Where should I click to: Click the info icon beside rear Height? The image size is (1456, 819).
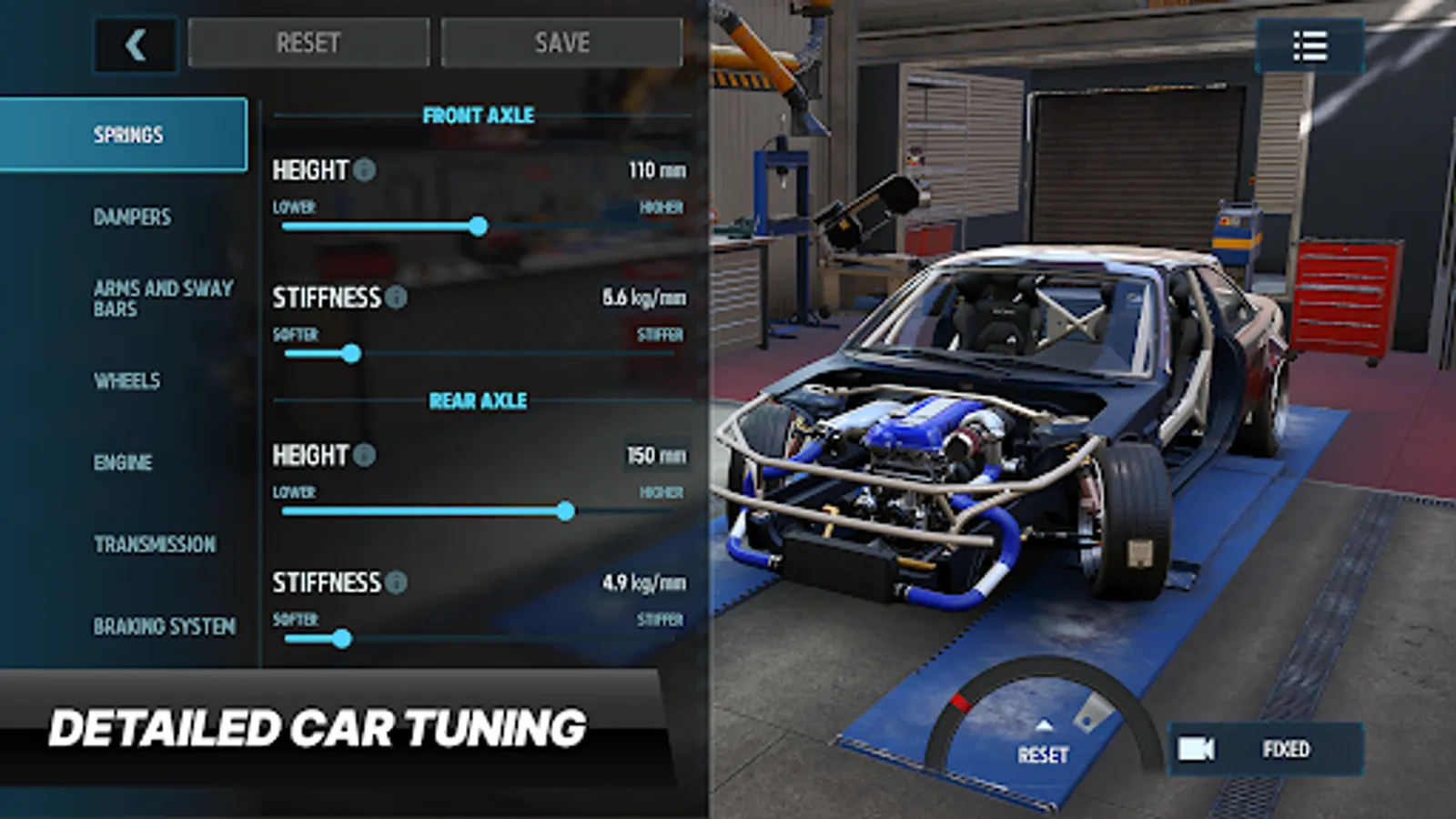click(365, 455)
